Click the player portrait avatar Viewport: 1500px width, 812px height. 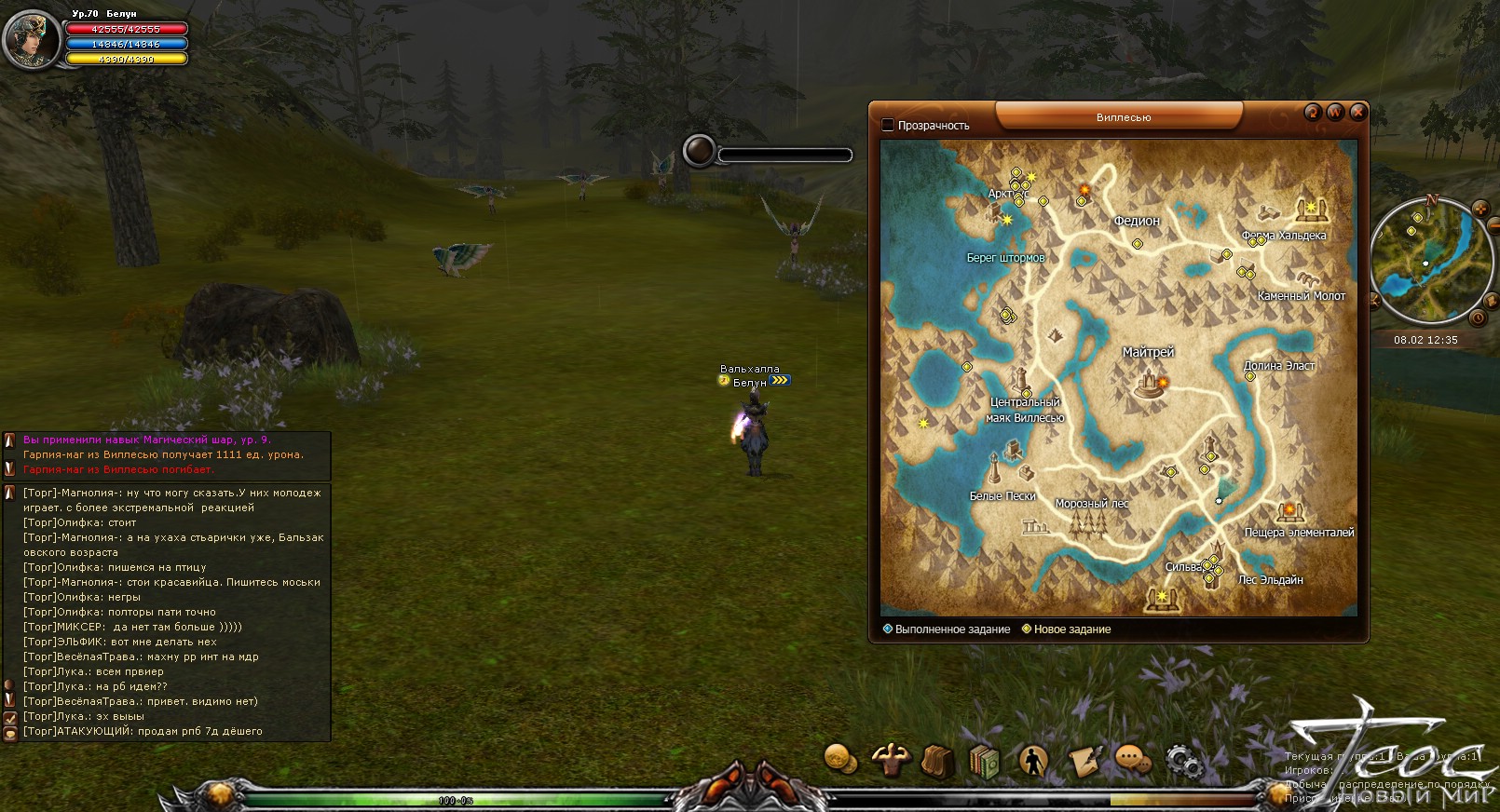33,39
